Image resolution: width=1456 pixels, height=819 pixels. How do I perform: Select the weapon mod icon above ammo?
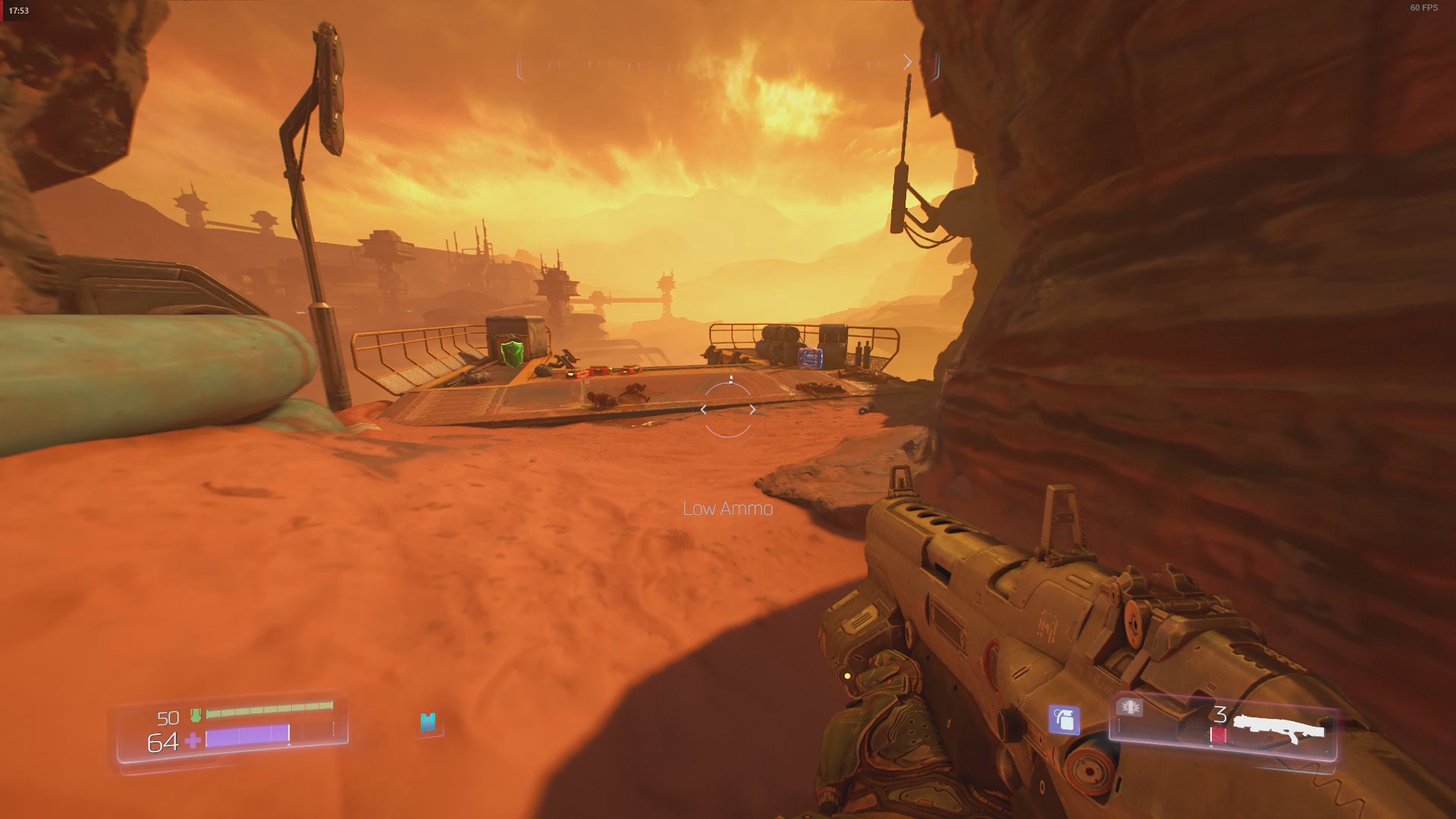pos(1129,707)
